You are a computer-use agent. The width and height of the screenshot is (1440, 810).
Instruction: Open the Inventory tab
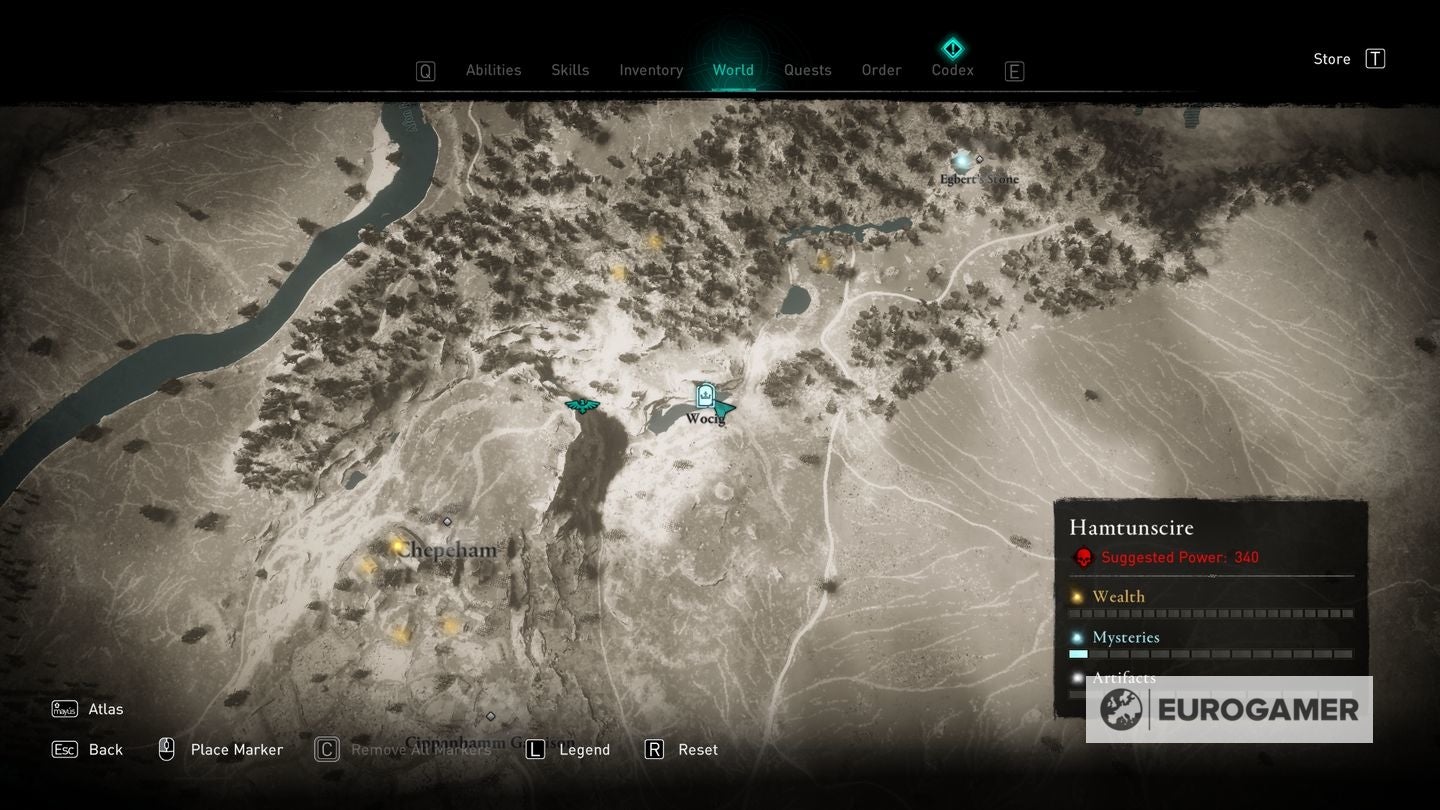651,70
